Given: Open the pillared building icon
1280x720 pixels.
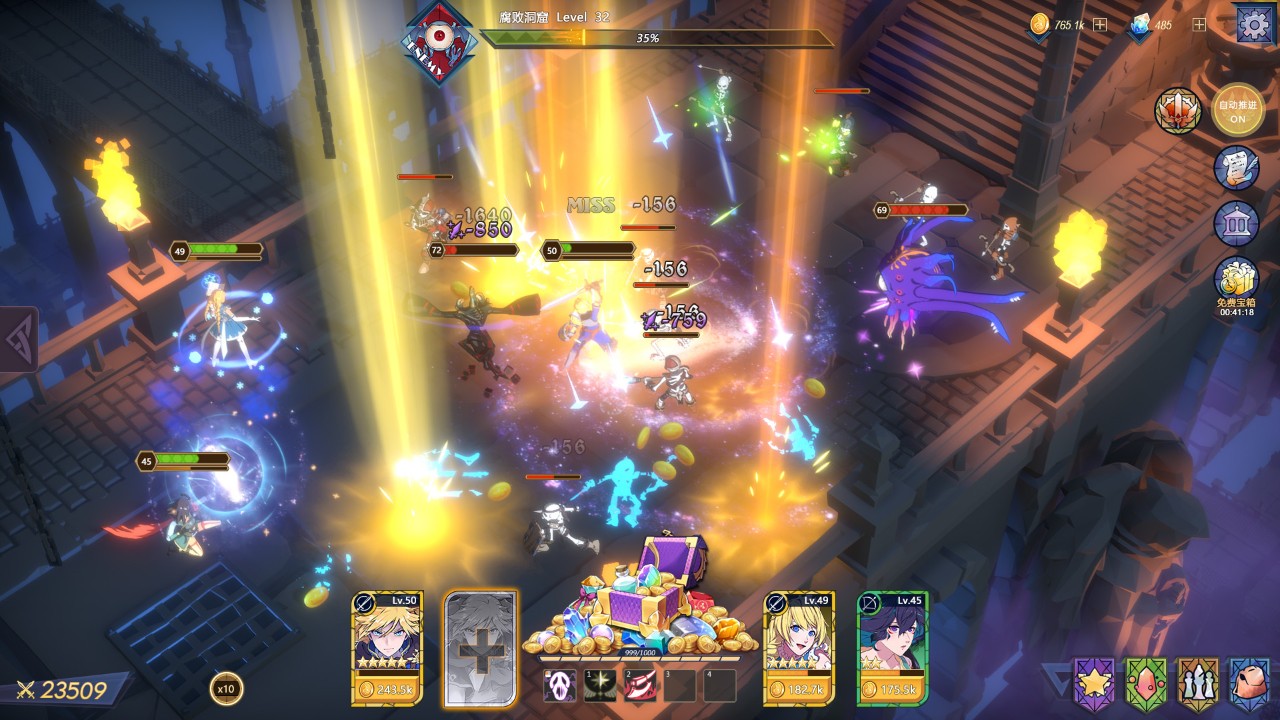Looking at the screenshot, I should pos(1236,223).
